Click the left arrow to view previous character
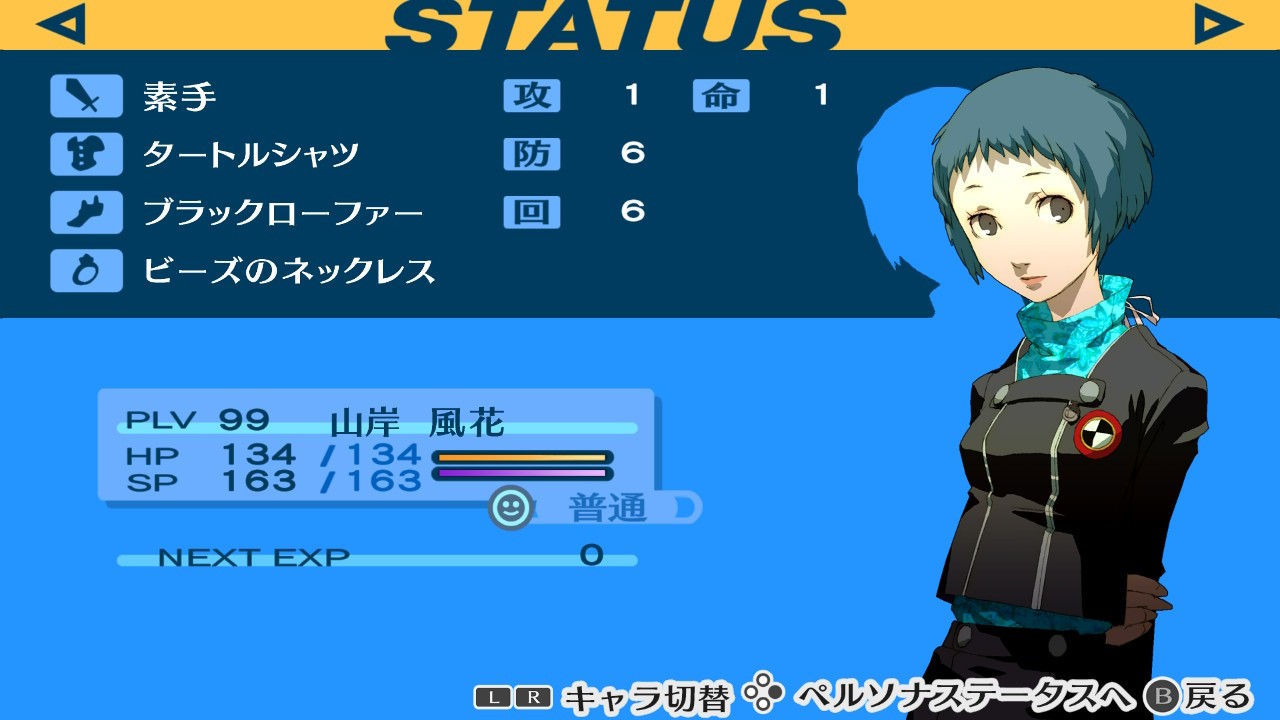The height and width of the screenshot is (720, 1280). [60, 22]
